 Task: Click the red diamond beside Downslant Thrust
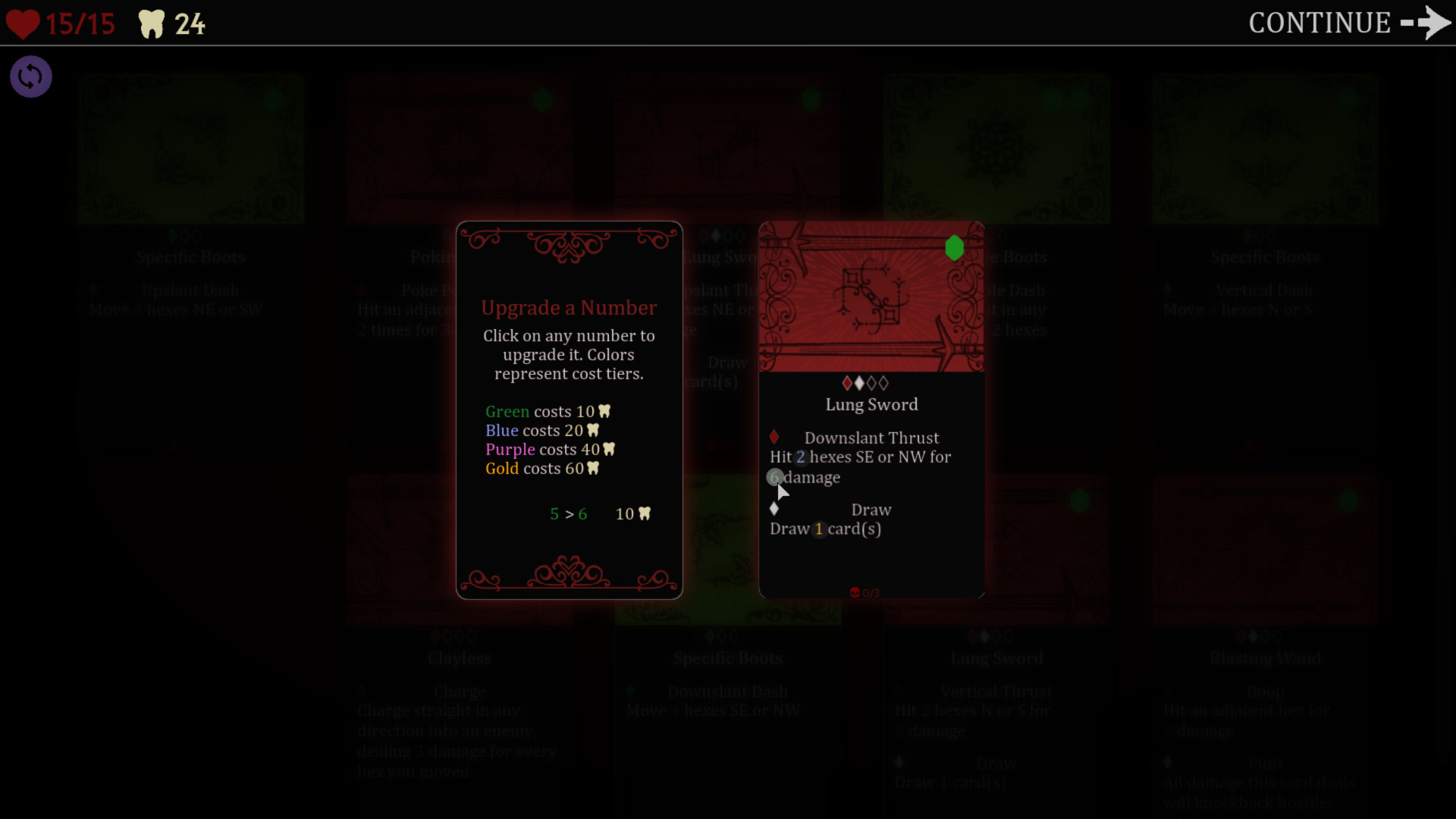pyautogui.click(x=775, y=437)
